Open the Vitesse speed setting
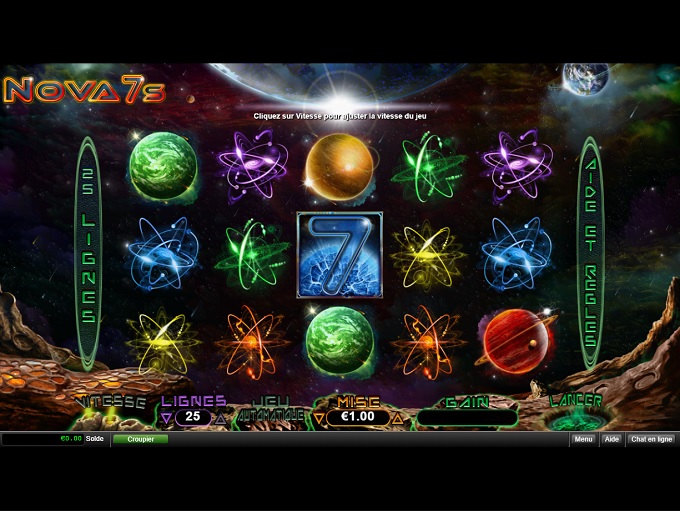The height and width of the screenshot is (511, 680). 111,402
